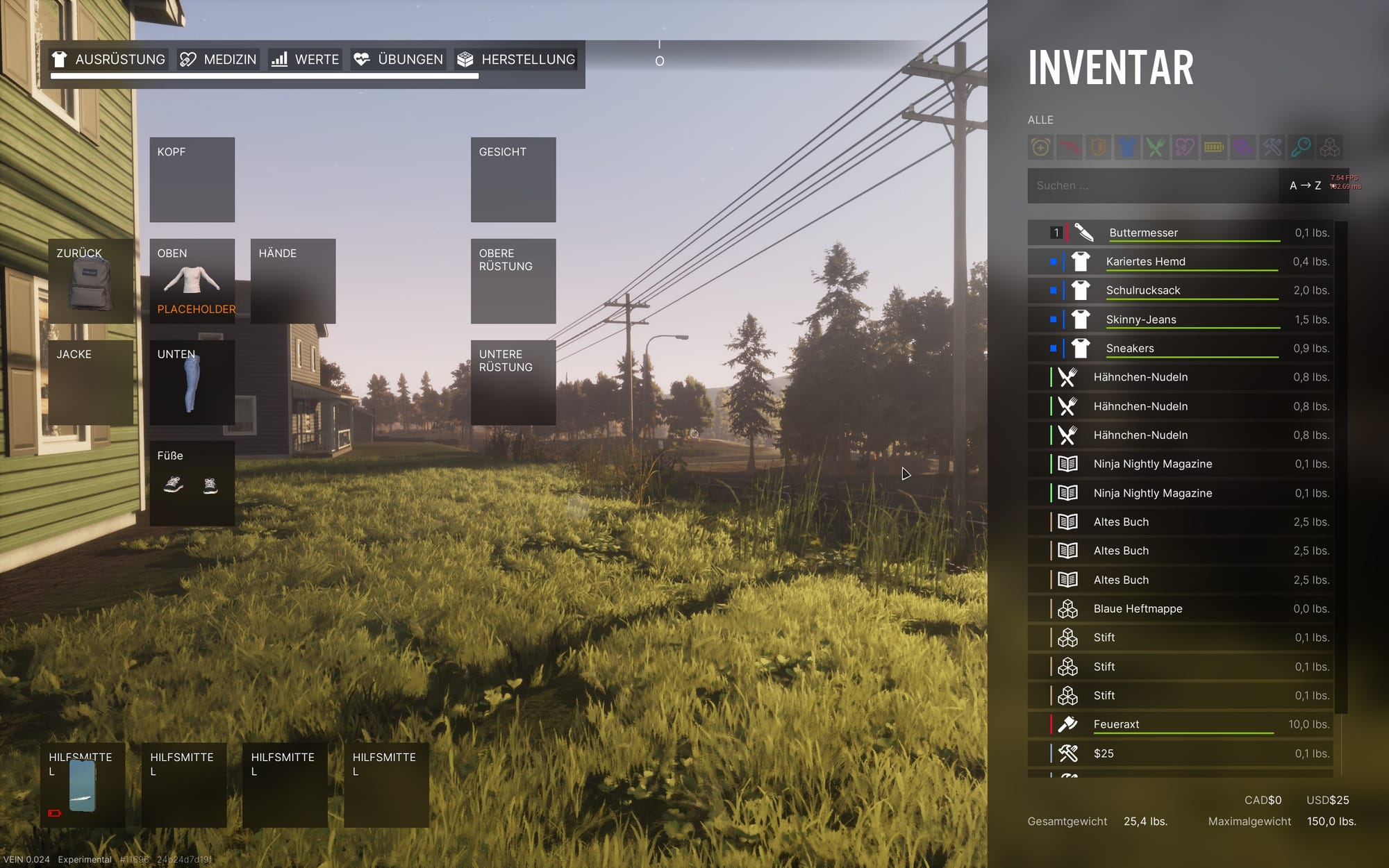1389x868 pixels.
Task: Toggle the A to Z sort order
Action: click(x=1305, y=185)
